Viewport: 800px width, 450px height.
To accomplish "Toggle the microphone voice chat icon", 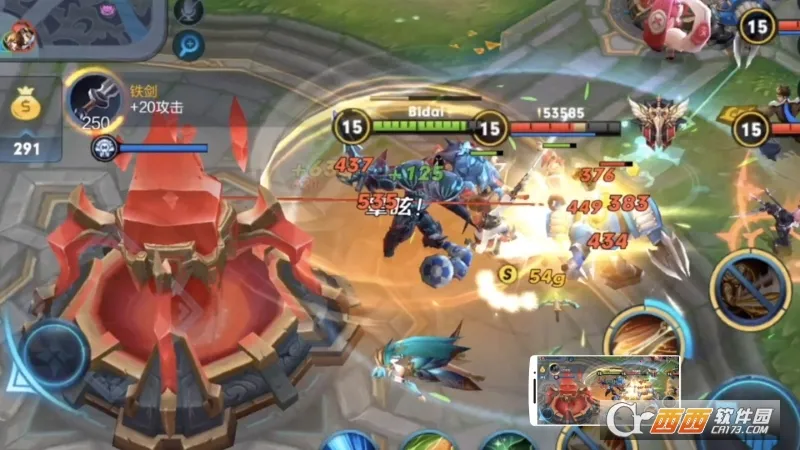I will coord(189,11).
